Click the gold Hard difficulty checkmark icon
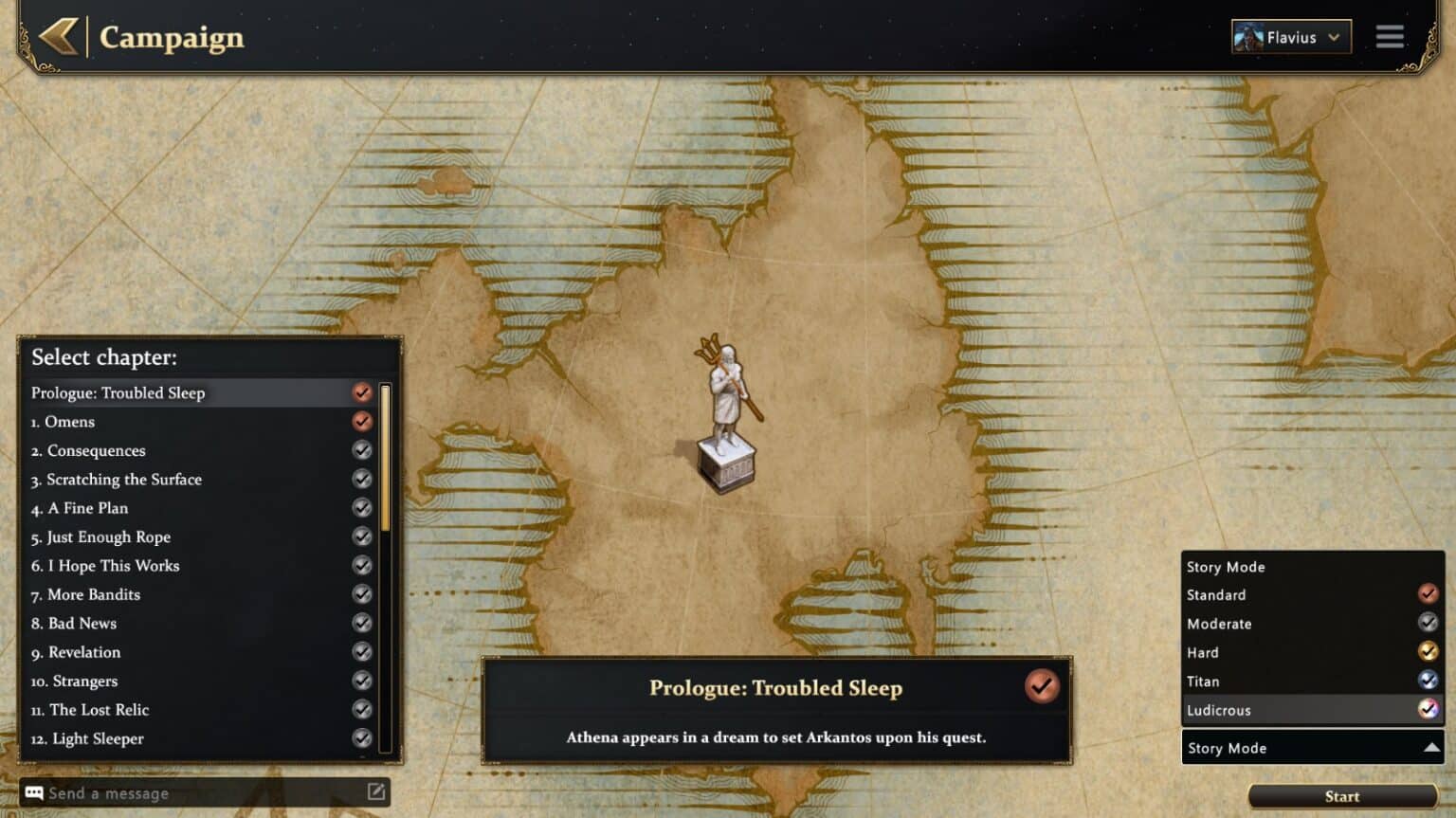This screenshot has width=1456, height=818. point(1428,652)
